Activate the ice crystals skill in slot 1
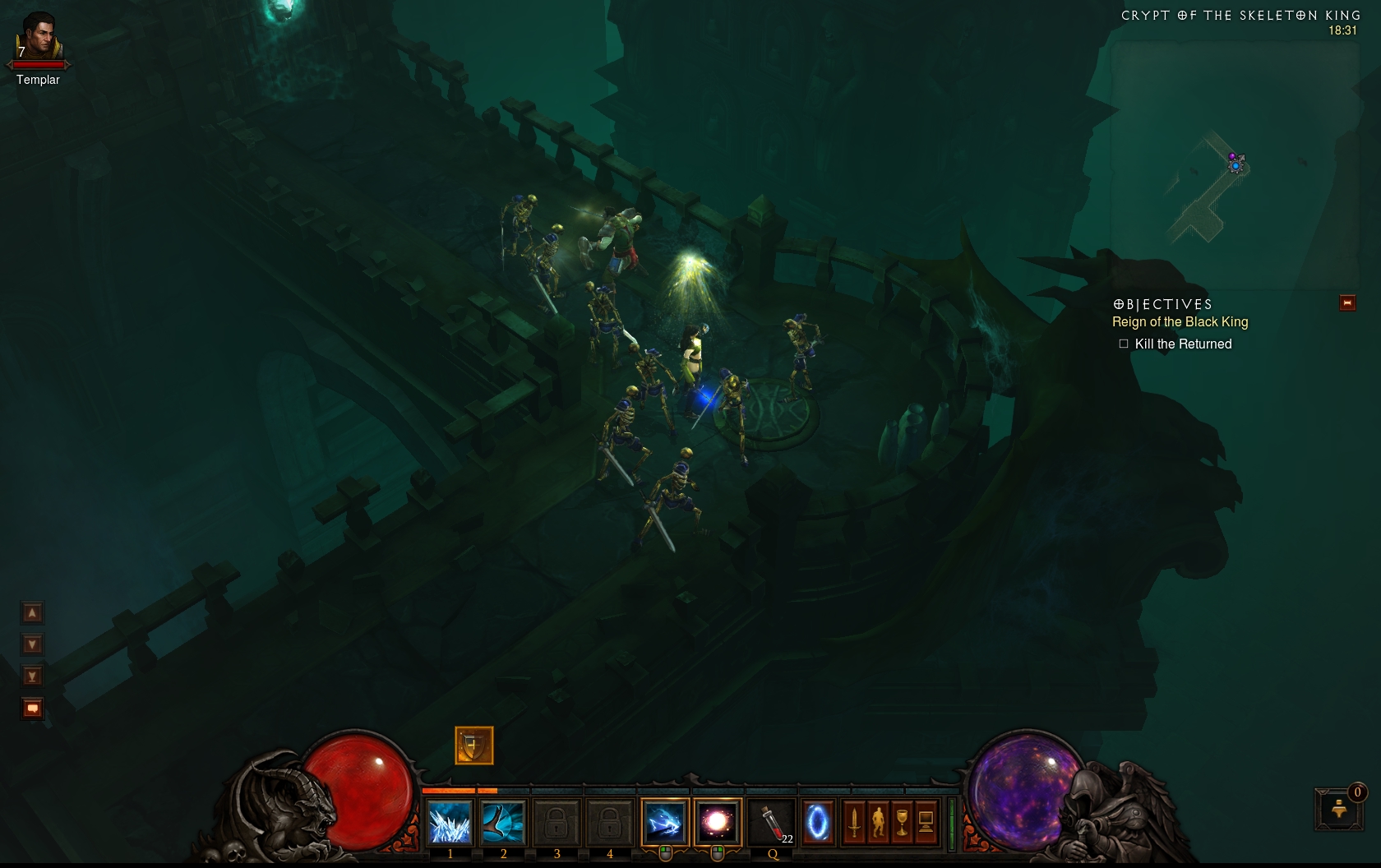Image resolution: width=1381 pixels, height=868 pixels. tap(450, 822)
